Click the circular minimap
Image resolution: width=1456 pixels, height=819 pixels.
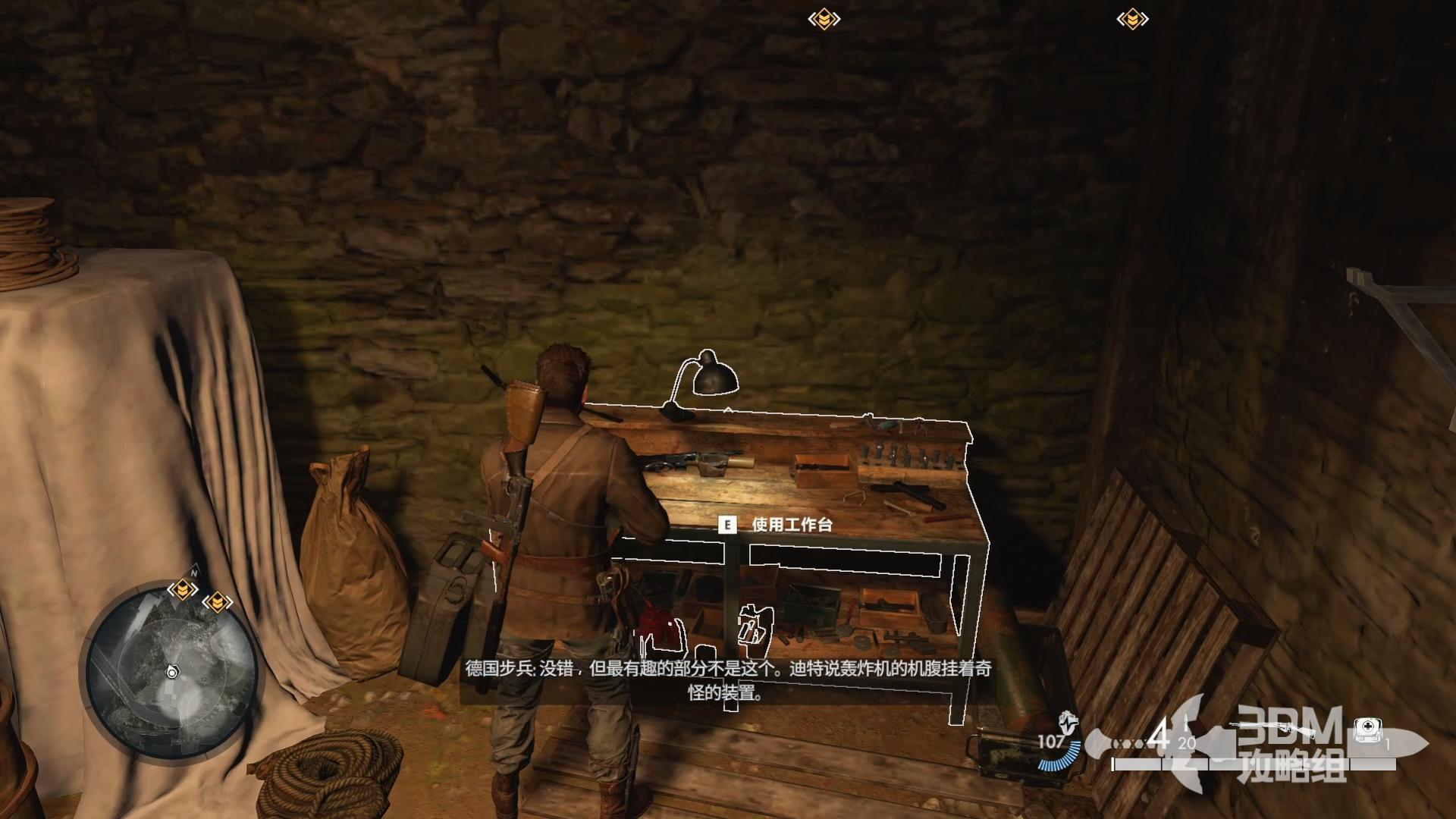pos(171,671)
